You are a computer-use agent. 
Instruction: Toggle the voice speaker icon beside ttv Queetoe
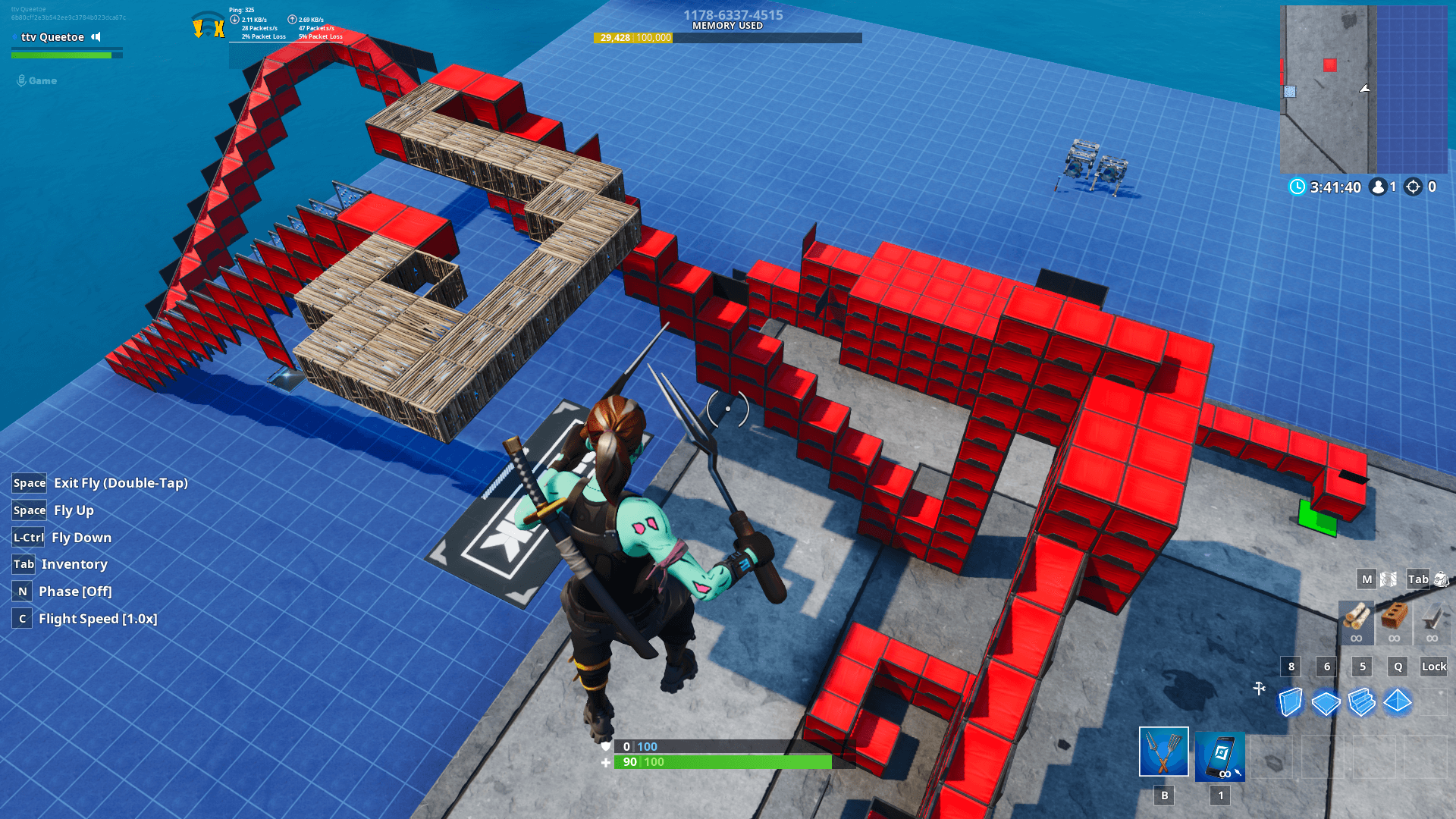pos(96,36)
